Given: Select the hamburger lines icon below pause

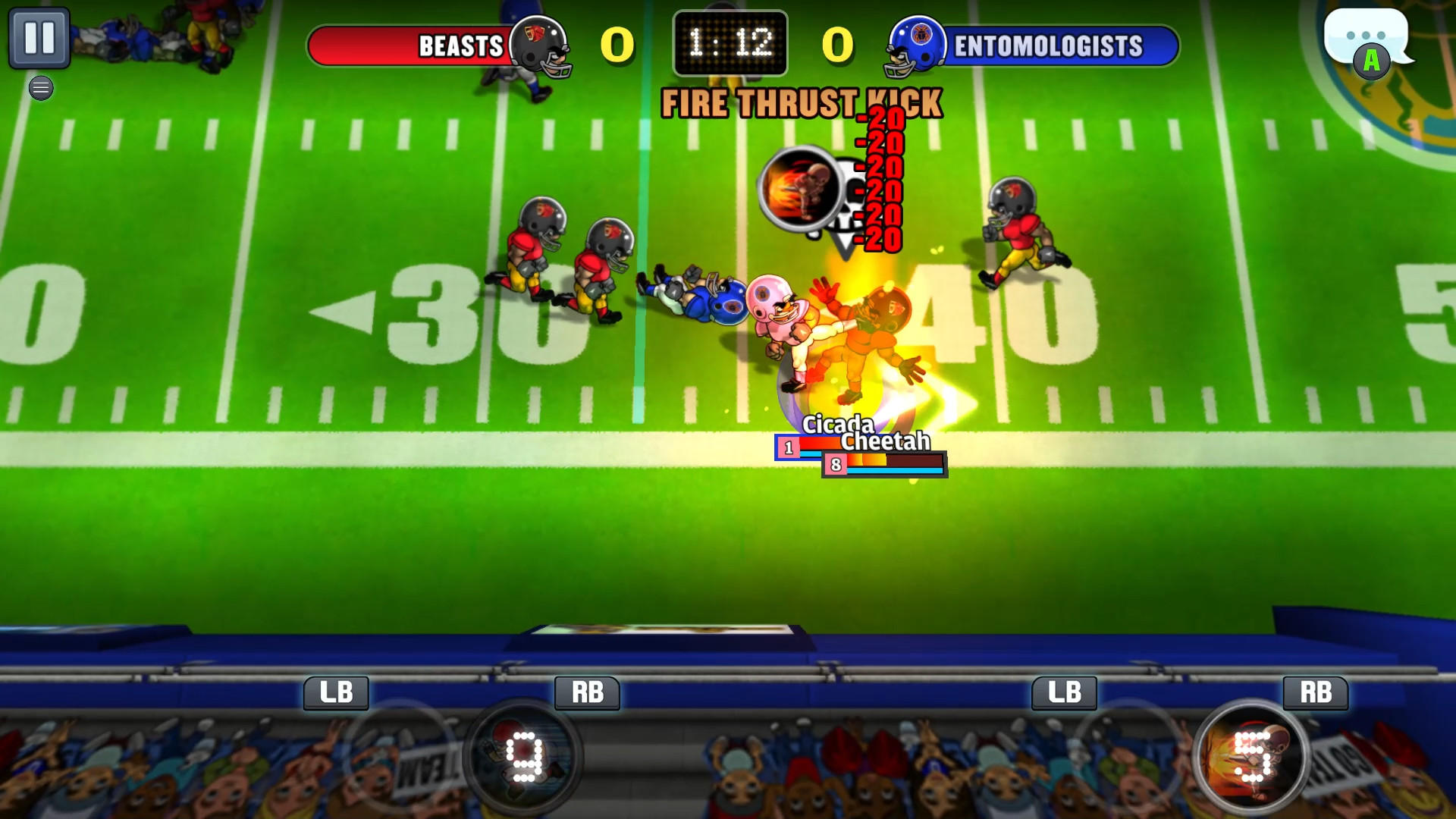Looking at the screenshot, I should (40, 88).
